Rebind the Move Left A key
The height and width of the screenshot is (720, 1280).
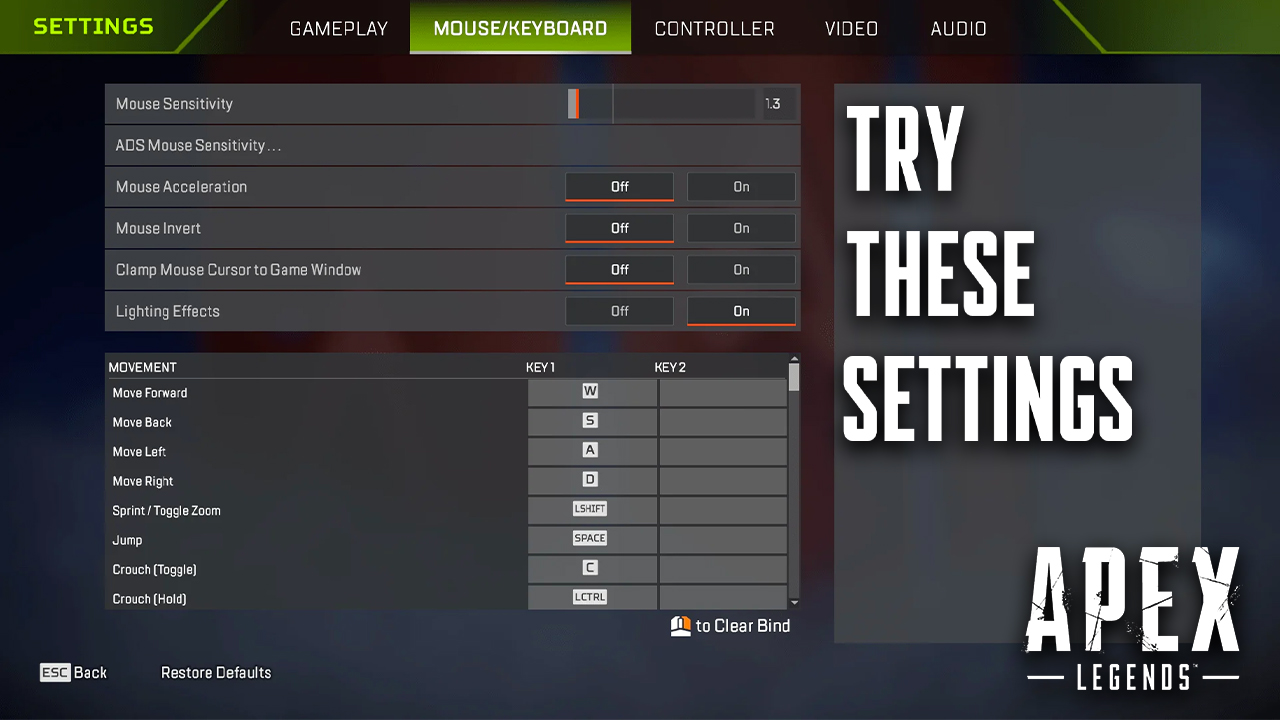click(x=591, y=450)
